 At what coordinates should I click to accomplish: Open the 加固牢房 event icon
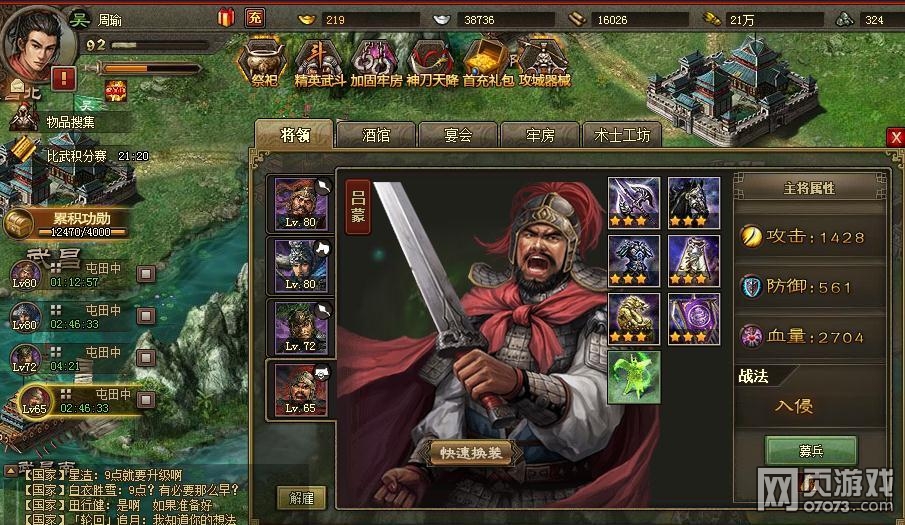376,62
